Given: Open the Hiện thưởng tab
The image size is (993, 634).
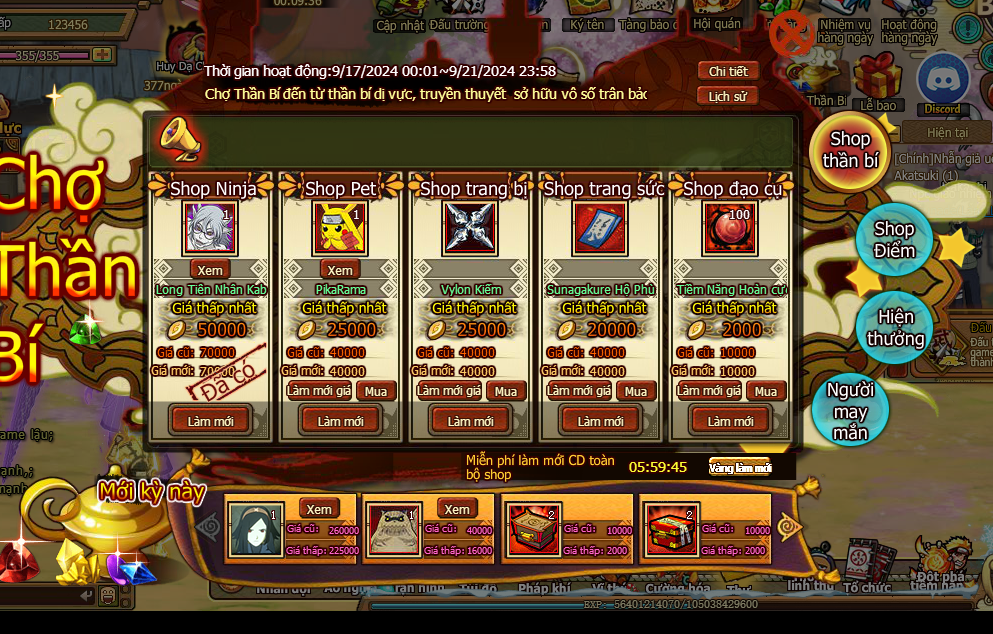Looking at the screenshot, I should [x=894, y=328].
